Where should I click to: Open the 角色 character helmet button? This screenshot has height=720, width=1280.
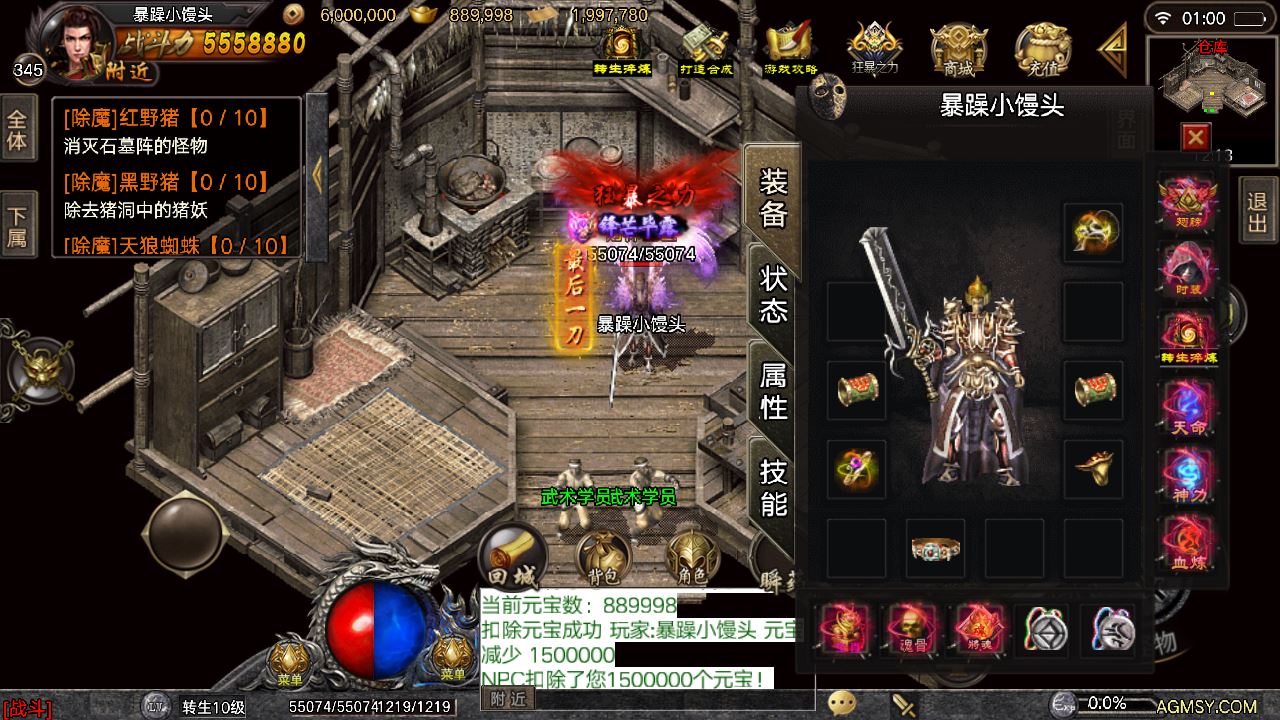tap(692, 558)
